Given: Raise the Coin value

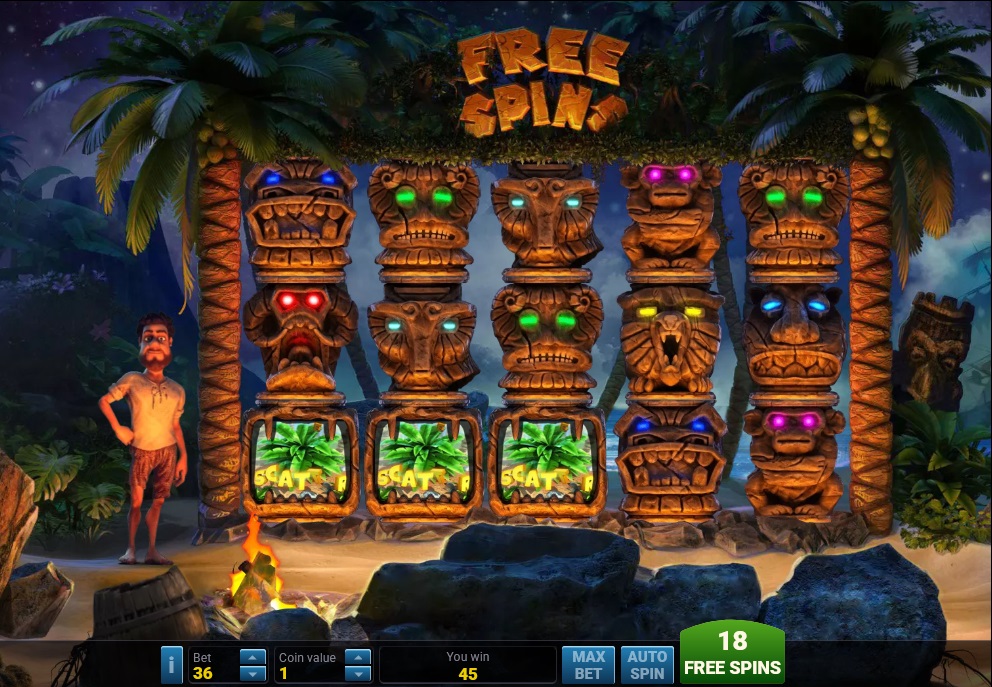Looking at the screenshot, I should (x=357, y=657).
